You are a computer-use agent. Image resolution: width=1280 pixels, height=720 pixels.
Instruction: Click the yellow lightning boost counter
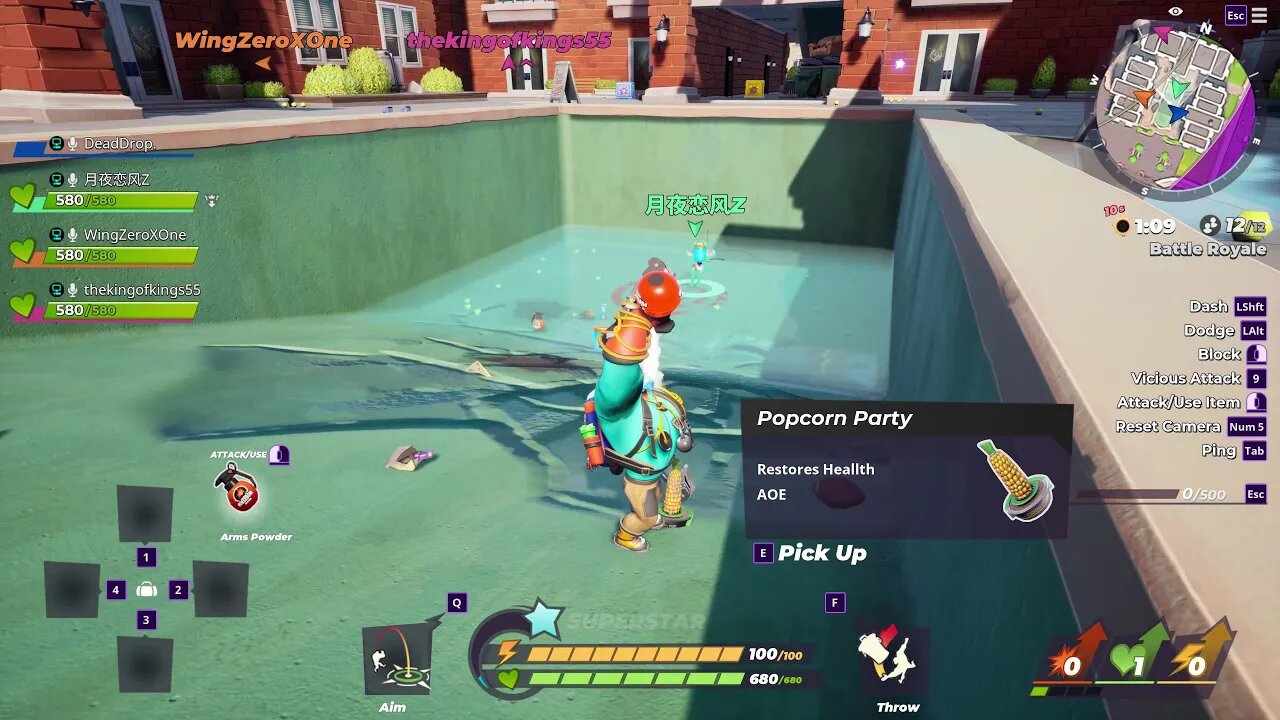(x=1197, y=661)
